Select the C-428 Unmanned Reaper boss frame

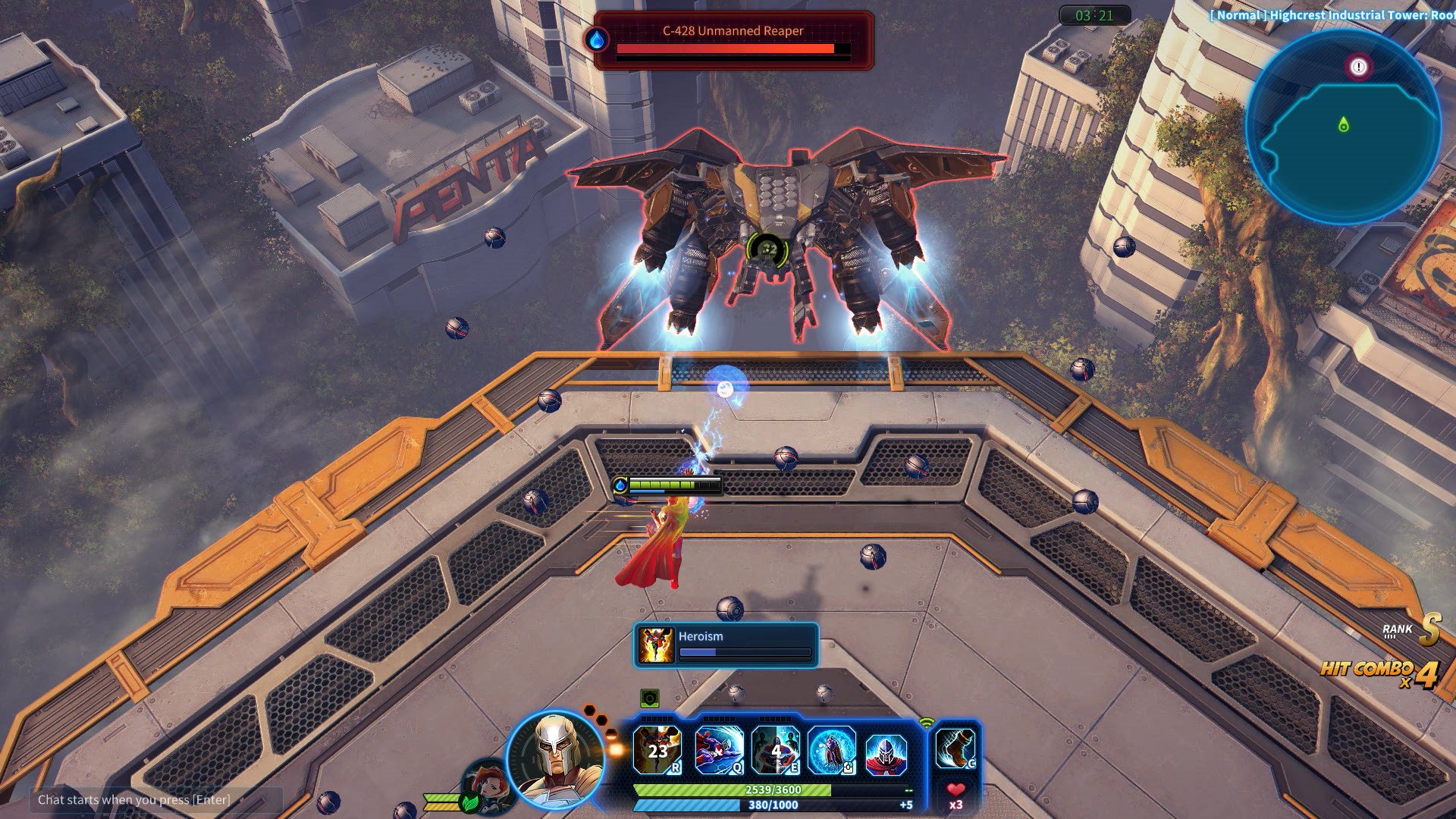733,41
